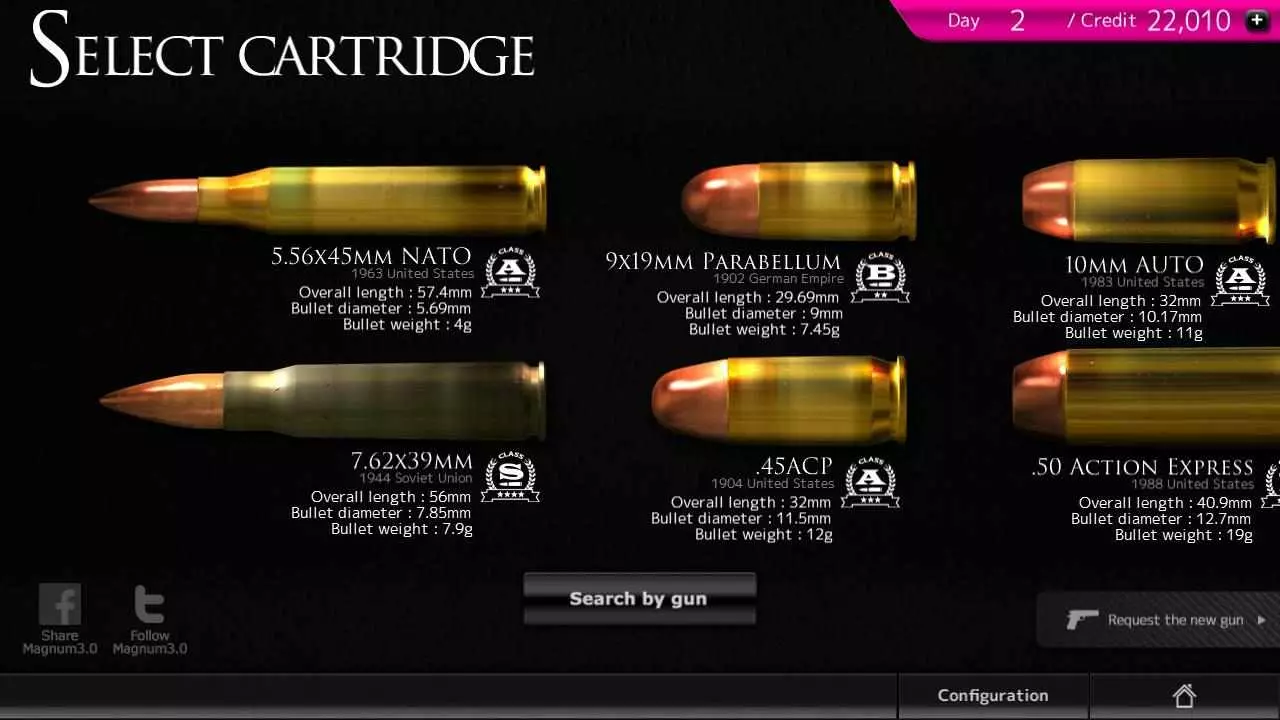Image resolution: width=1280 pixels, height=720 pixels.
Task: Open the Configuration menu
Action: pyautogui.click(x=993, y=694)
